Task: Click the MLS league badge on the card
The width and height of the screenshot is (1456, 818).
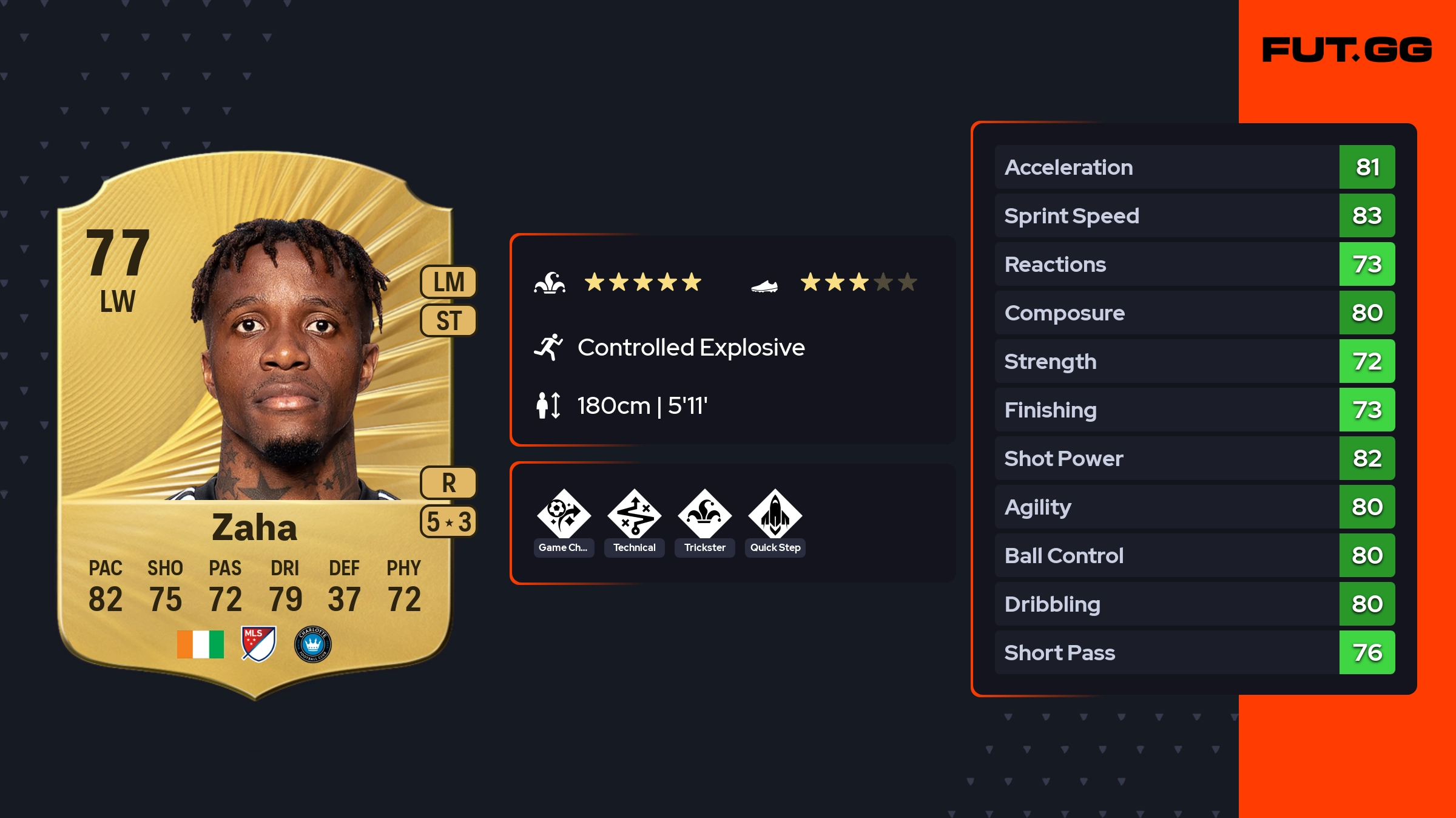Action: click(258, 644)
